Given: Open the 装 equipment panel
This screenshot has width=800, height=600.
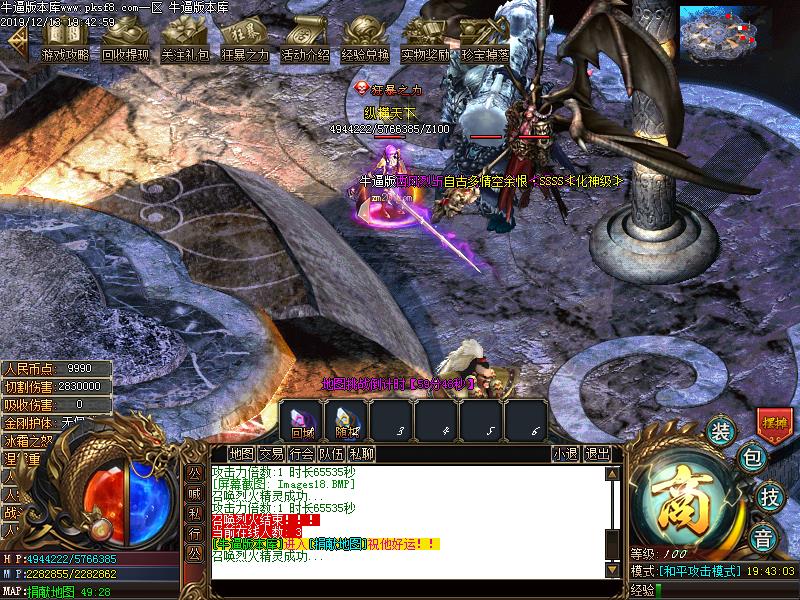Looking at the screenshot, I should (719, 432).
